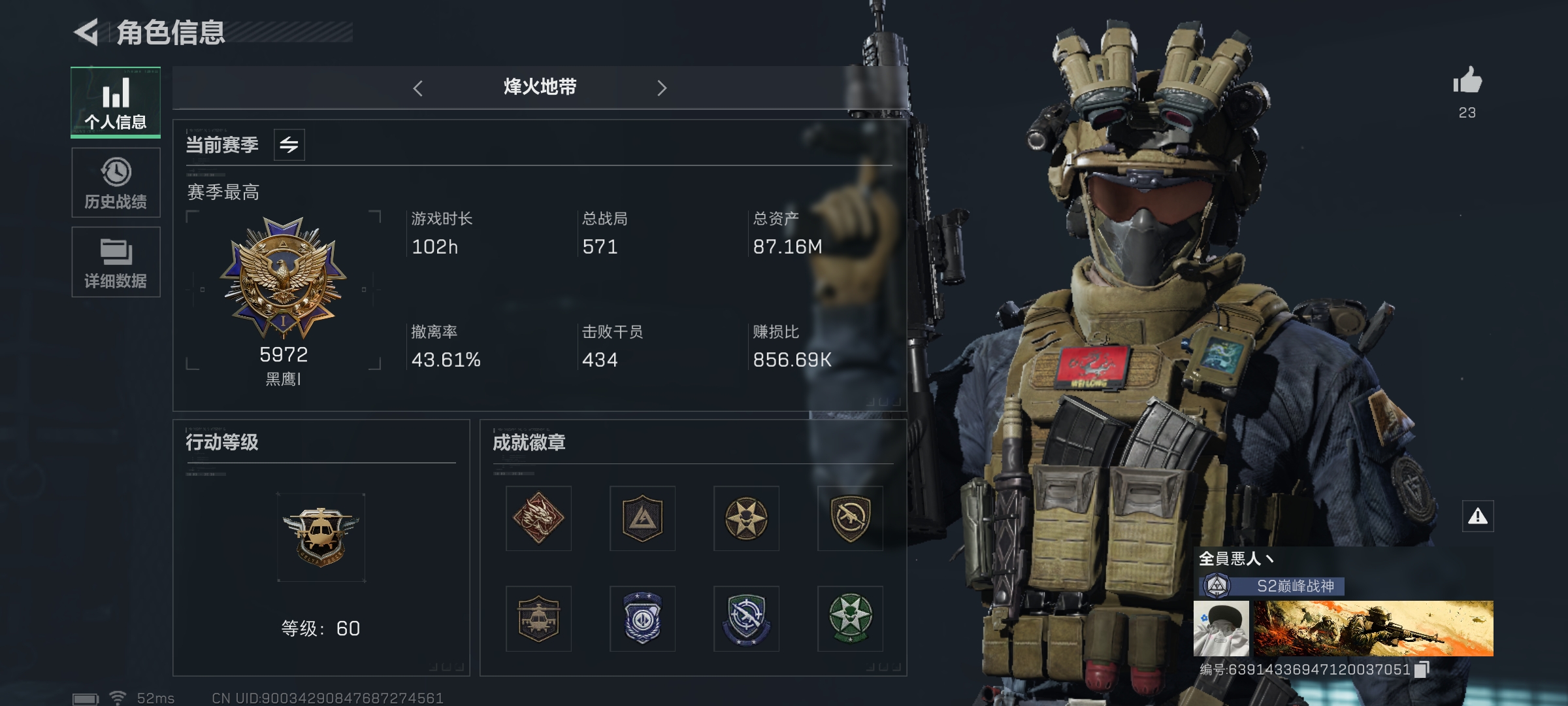Select the red dragon achievement badge

click(x=538, y=518)
